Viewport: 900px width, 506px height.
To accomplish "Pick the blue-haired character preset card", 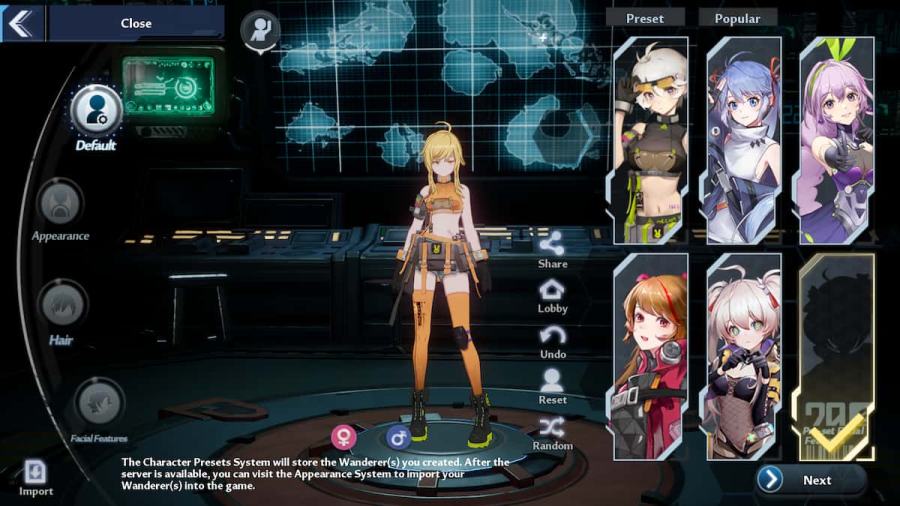I will (743, 140).
